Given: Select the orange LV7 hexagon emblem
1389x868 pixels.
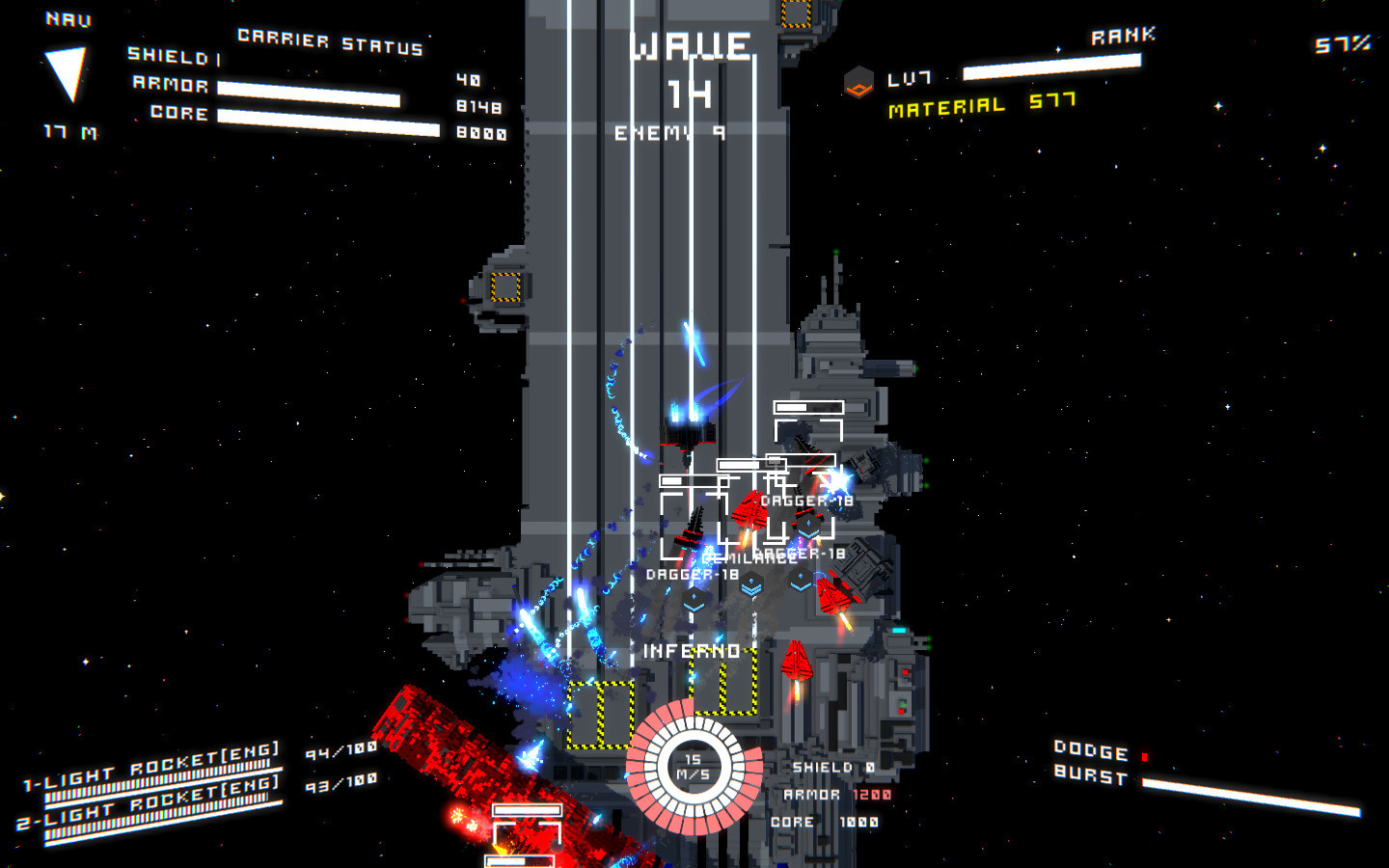Looking at the screenshot, I should click(857, 82).
